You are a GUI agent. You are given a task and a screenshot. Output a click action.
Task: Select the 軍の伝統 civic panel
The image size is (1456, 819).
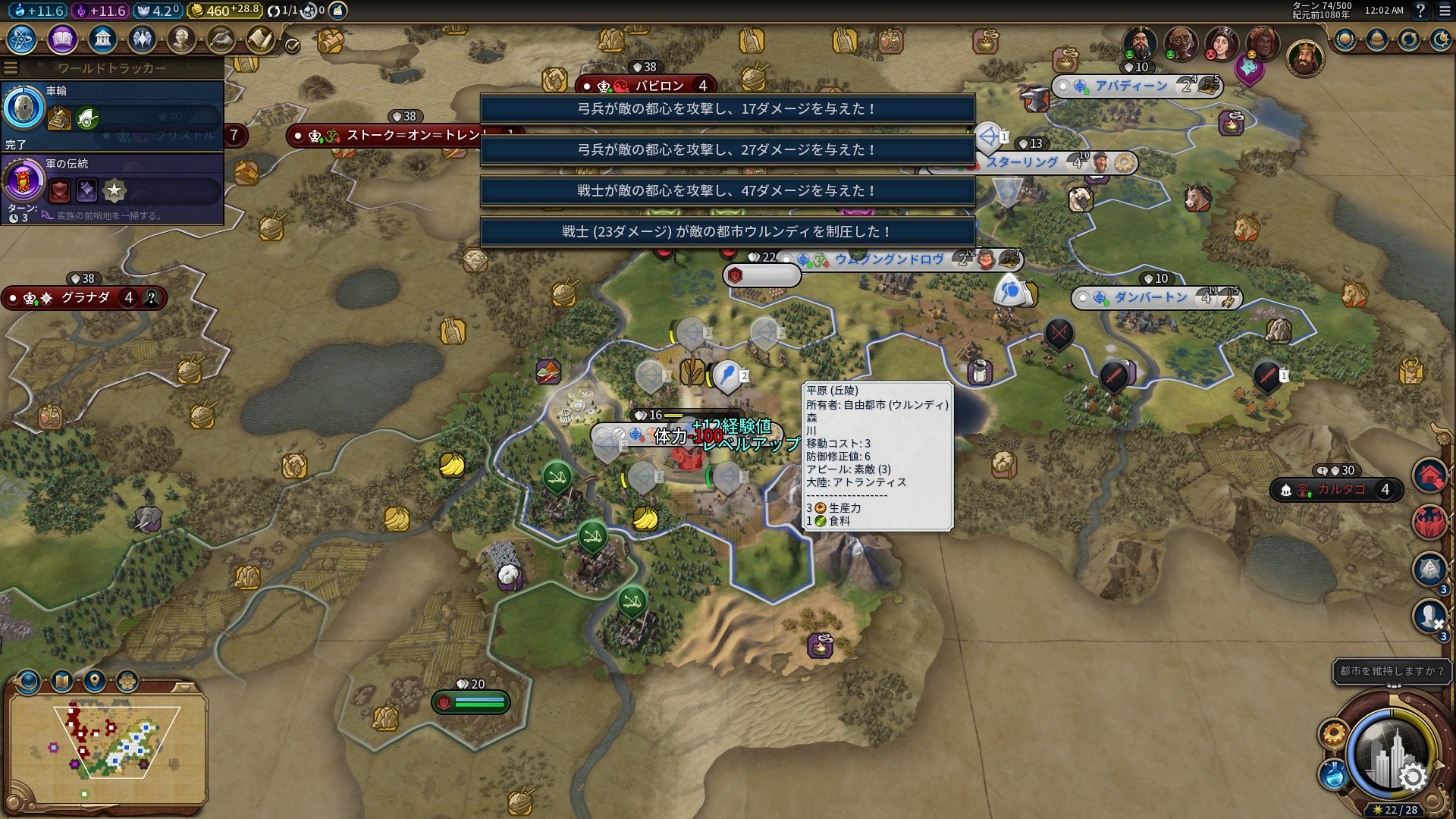112,189
